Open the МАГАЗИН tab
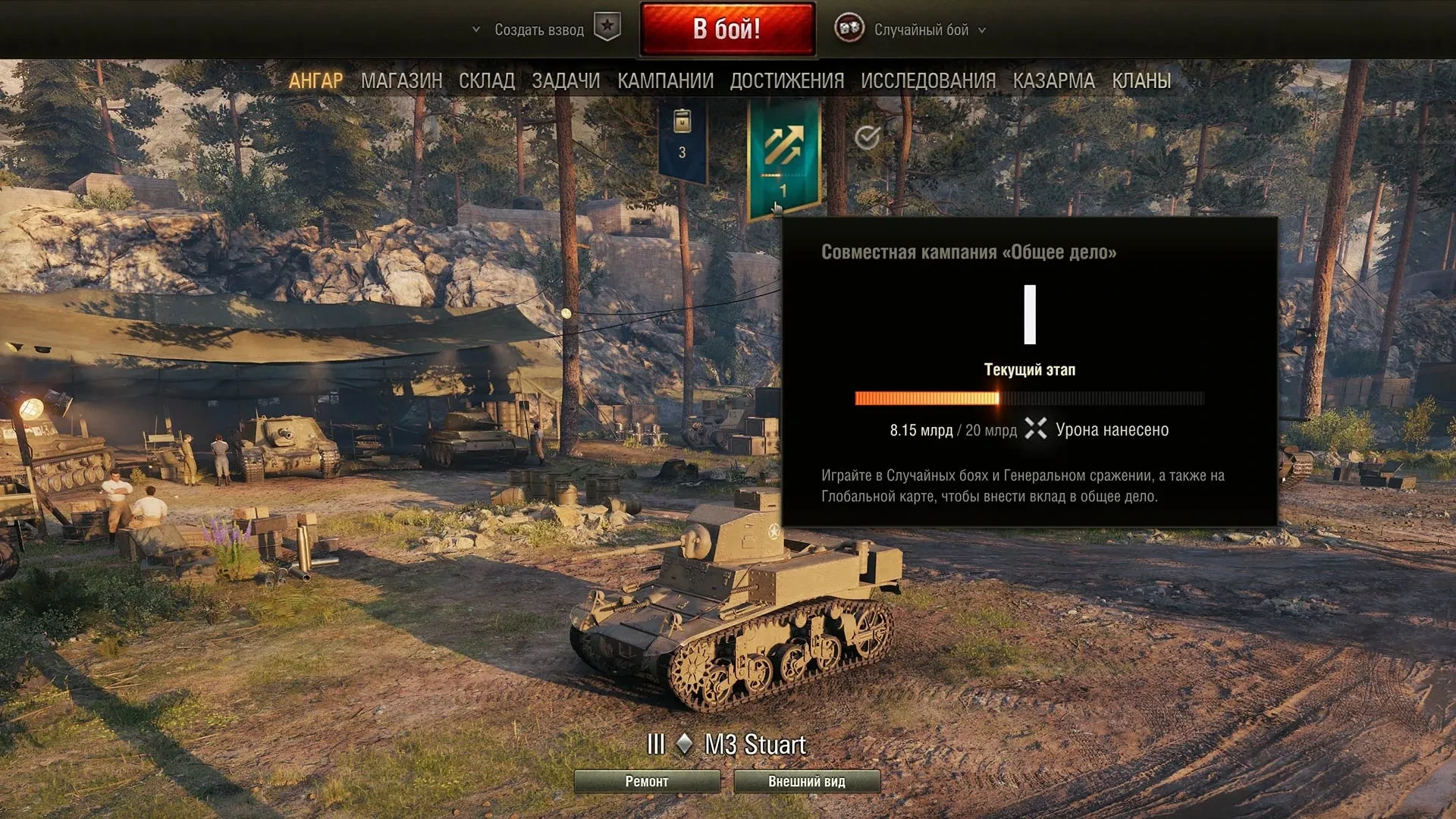Image resolution: width=1456 pixels, height=819 pixels. click(401, 80)
